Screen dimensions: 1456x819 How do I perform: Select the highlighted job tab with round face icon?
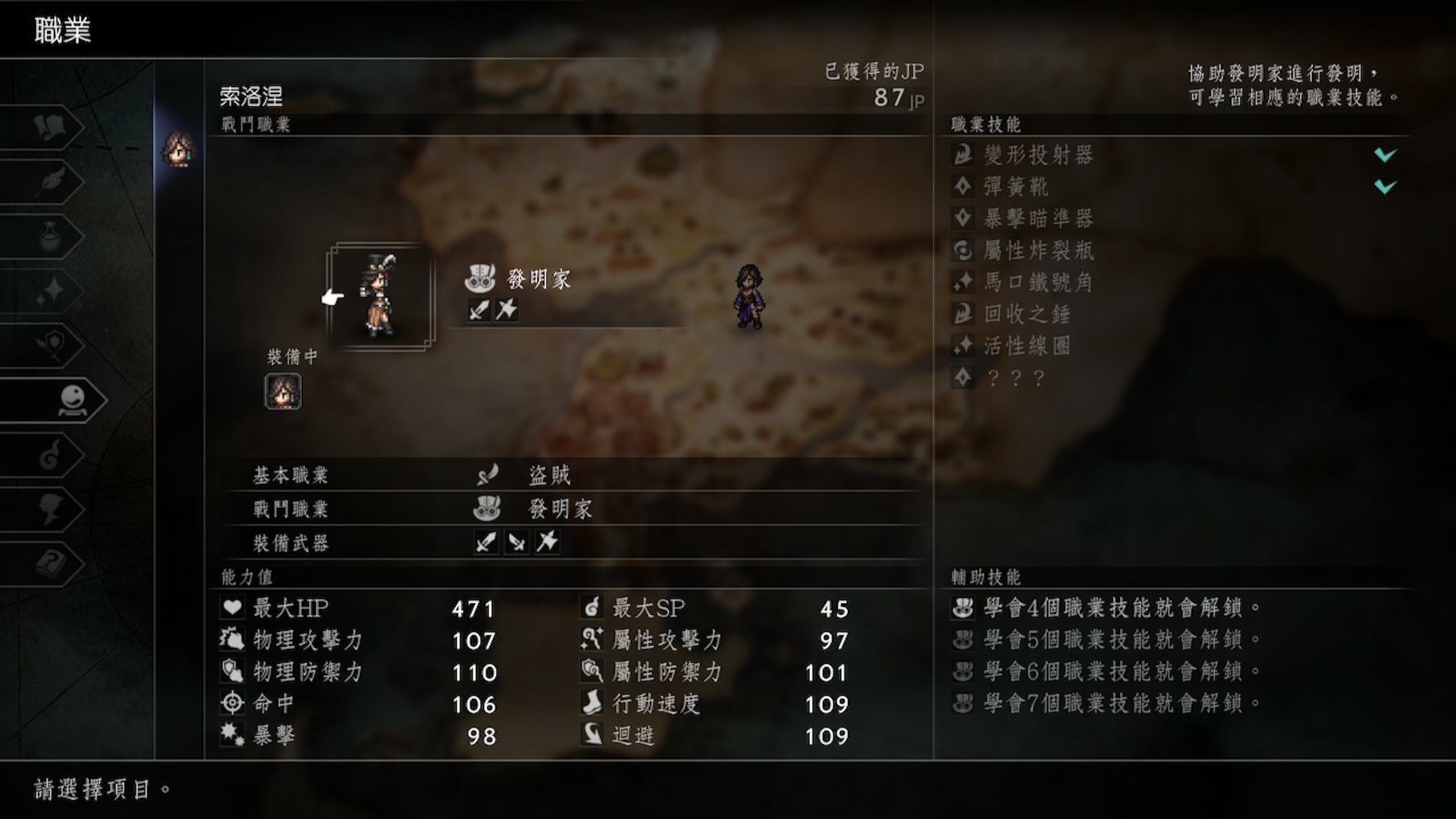73,400
